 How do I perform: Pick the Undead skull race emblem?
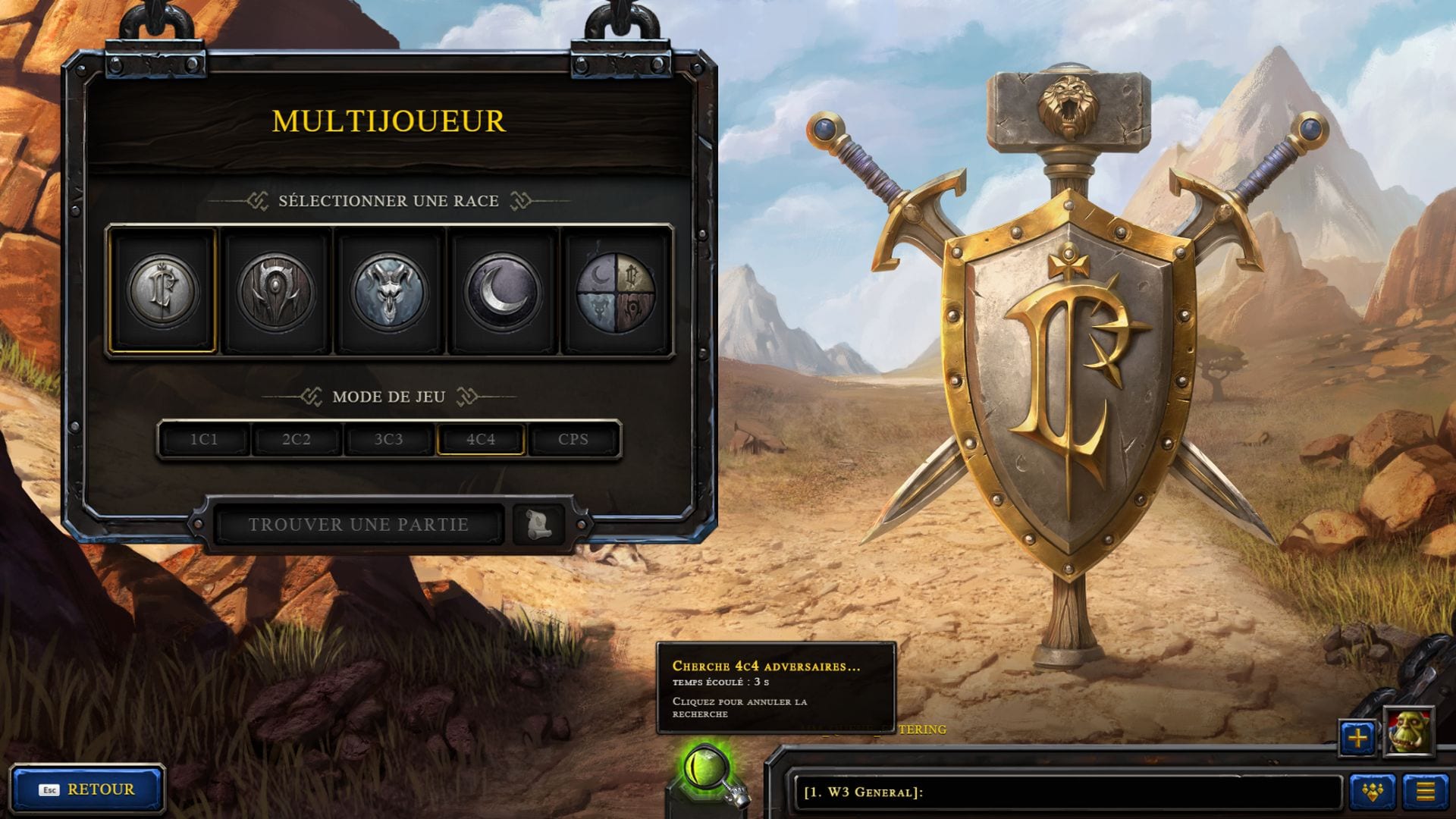point(389,291)
